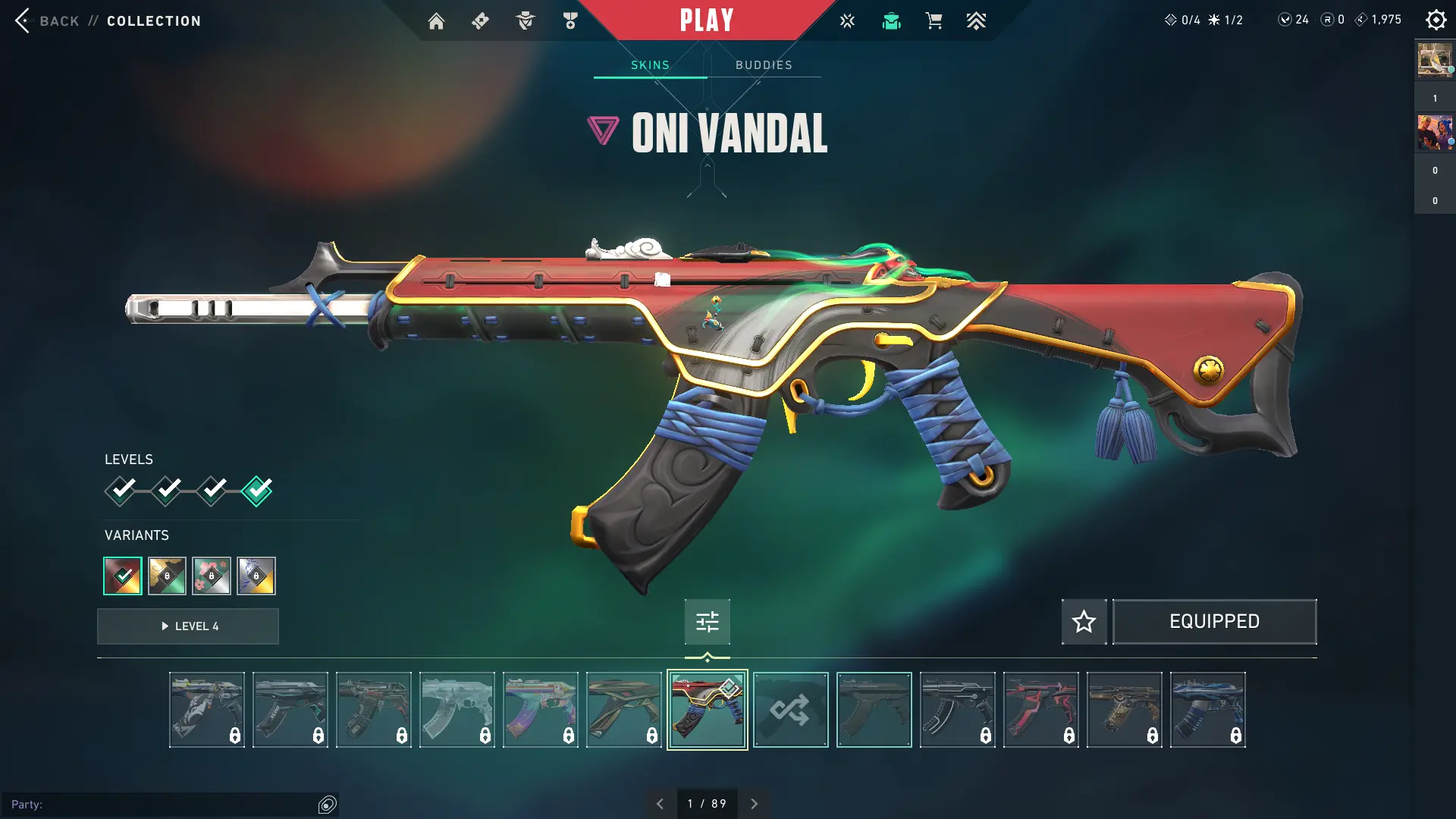Select the Skins tab
The width and height of the screenshot is (1456, 819).
[x=650, y=65]
